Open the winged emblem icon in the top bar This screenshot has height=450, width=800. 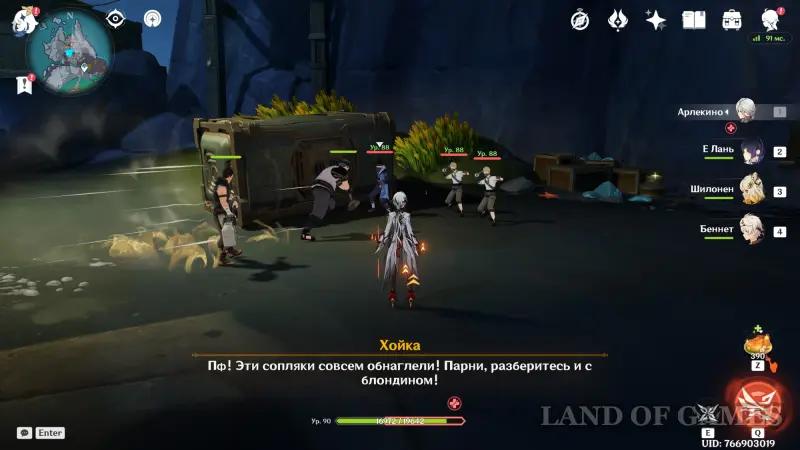click(x=617, y=20)
